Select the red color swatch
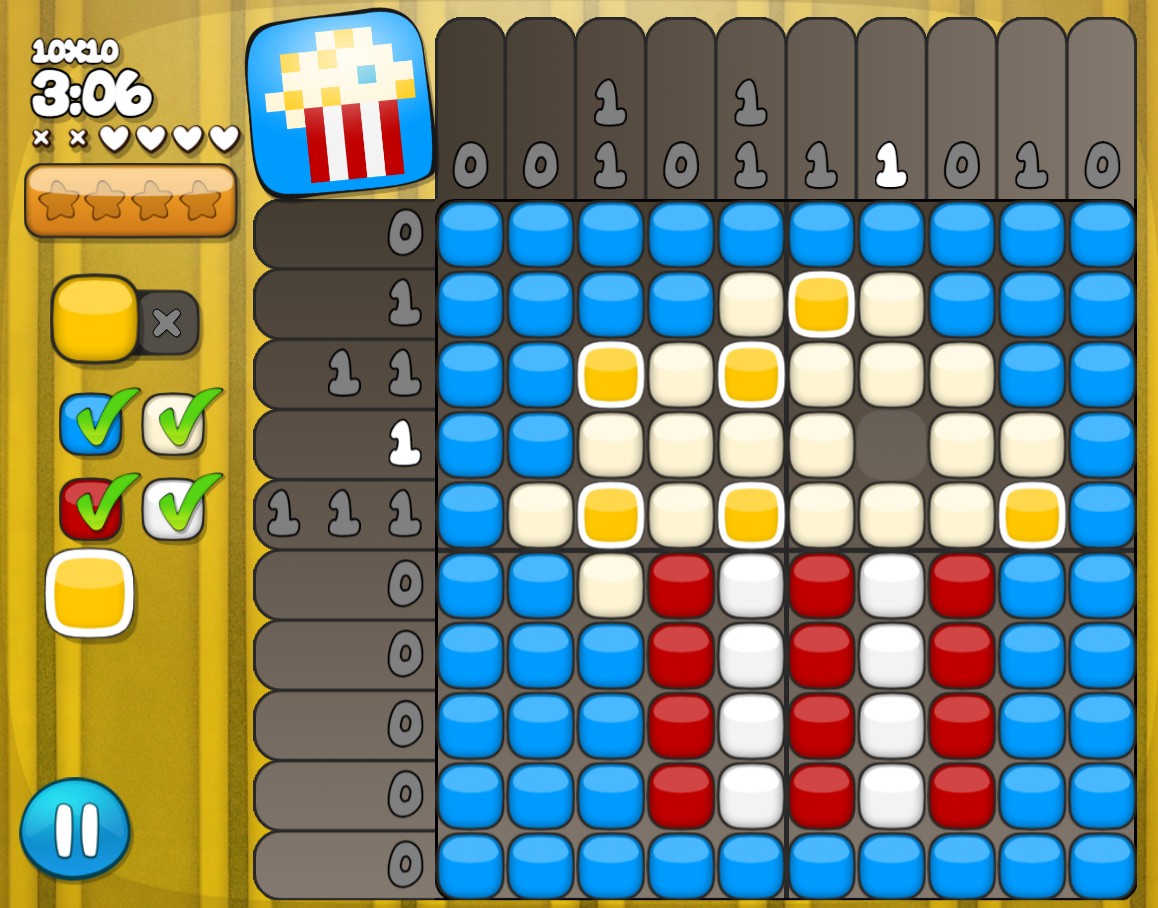 [91, 508]
